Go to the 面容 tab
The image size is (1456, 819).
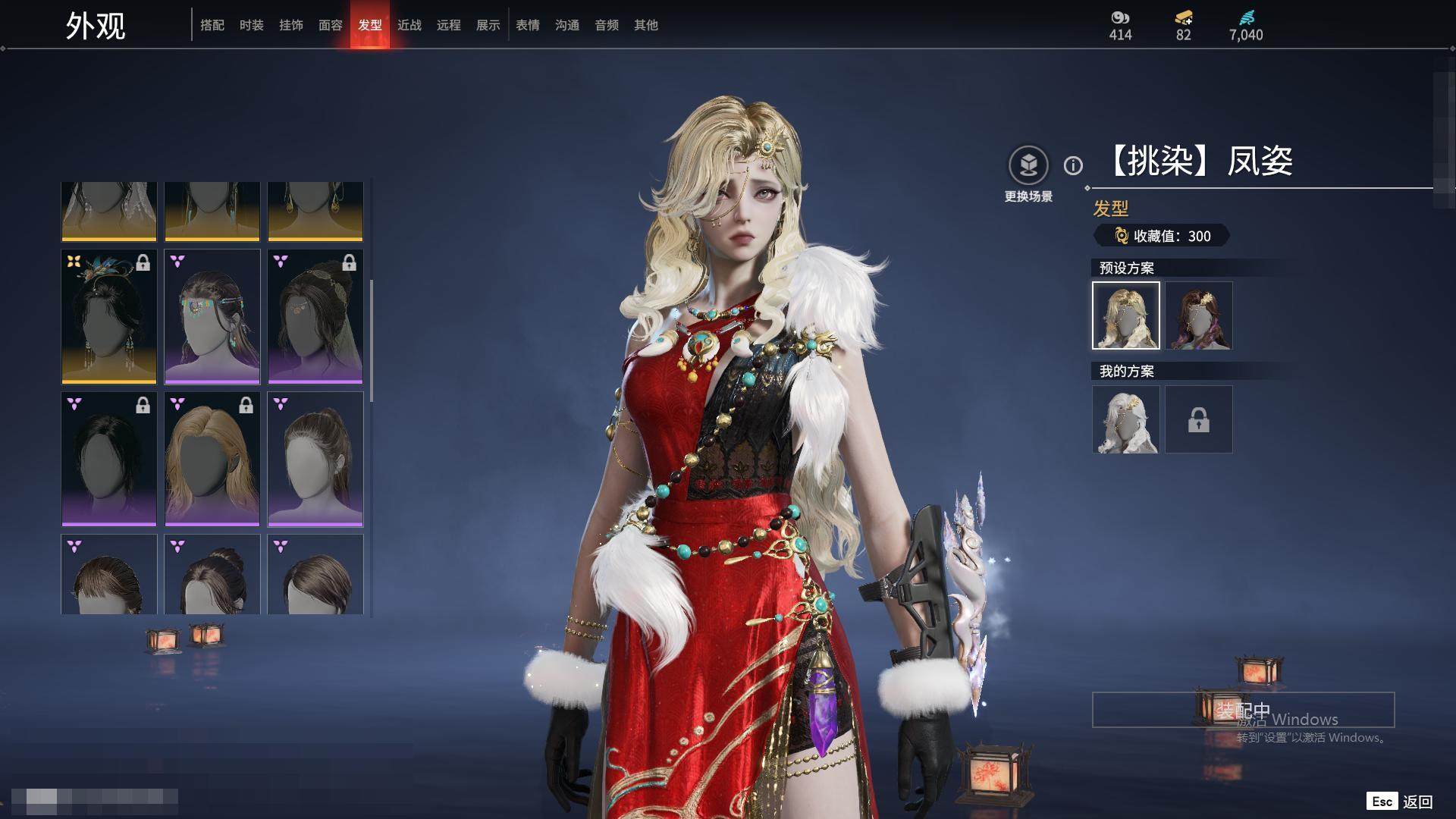coord(331,25)
